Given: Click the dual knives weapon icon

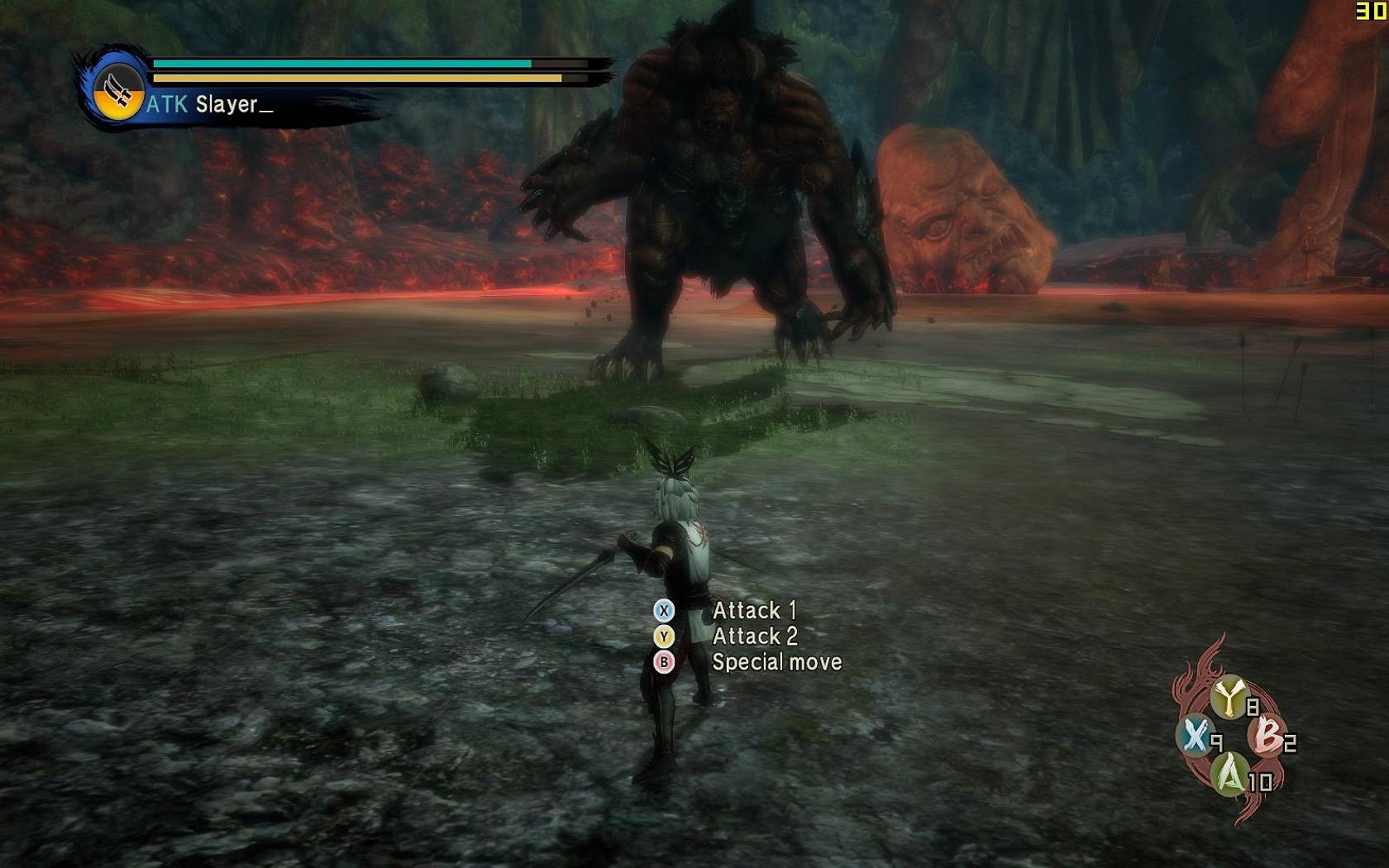Looking at the screenshot, I should point(117,90).
